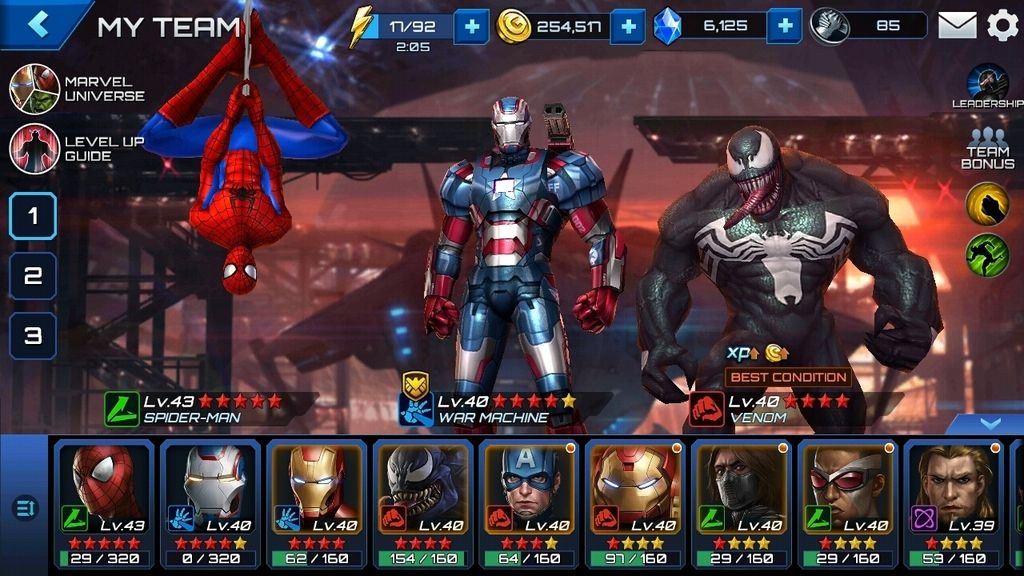Select the Winter Soldier portrait card
1024x576 pixels.
point(740,502)
